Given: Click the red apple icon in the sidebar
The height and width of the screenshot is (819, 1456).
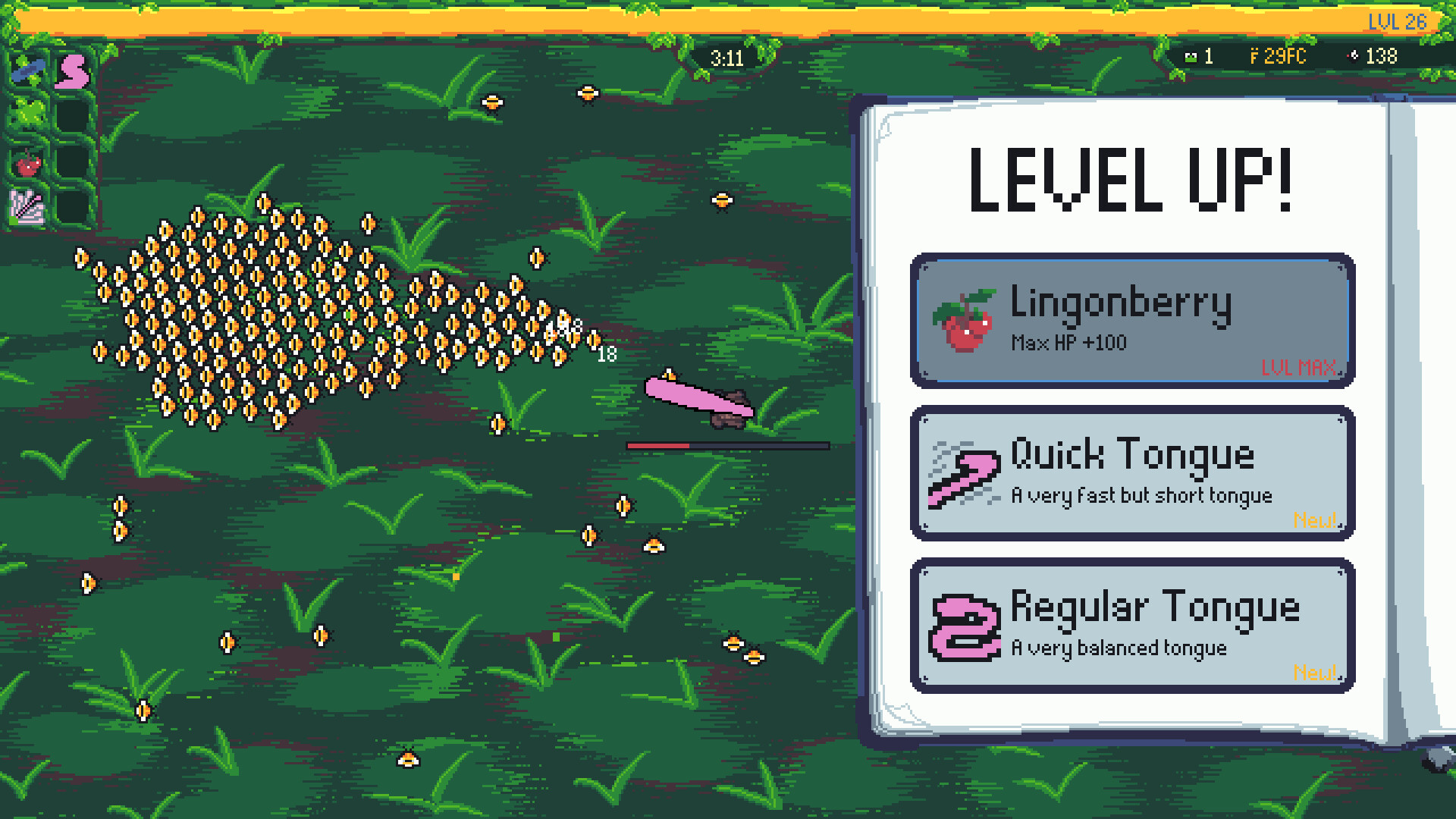Looking at the screenshot, I should pyautogui.click(x=27, y=164).
